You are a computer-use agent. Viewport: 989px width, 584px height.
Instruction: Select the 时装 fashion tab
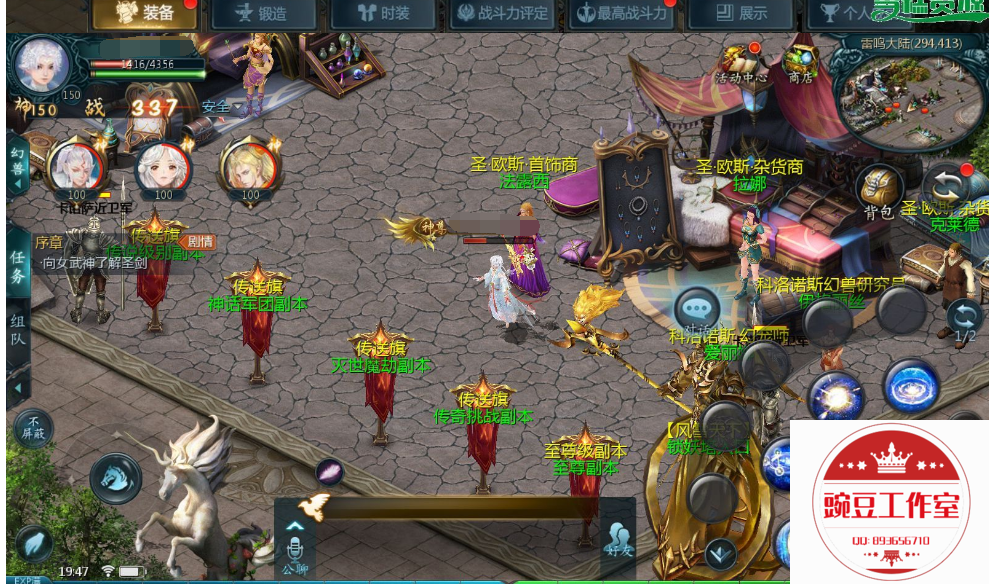click(x=382, y=14)
